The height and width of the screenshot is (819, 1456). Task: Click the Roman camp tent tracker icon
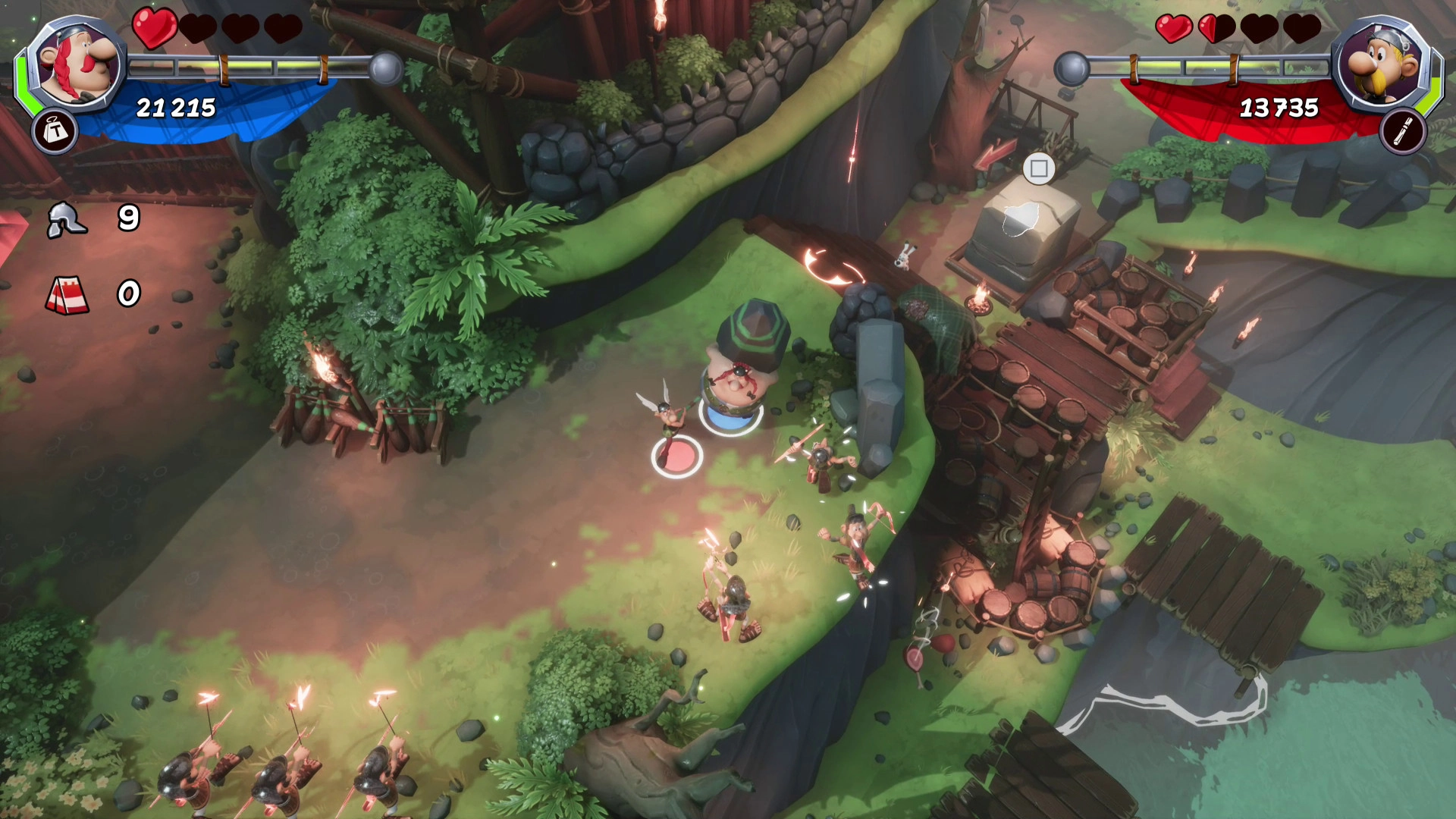tap(68, 294)
